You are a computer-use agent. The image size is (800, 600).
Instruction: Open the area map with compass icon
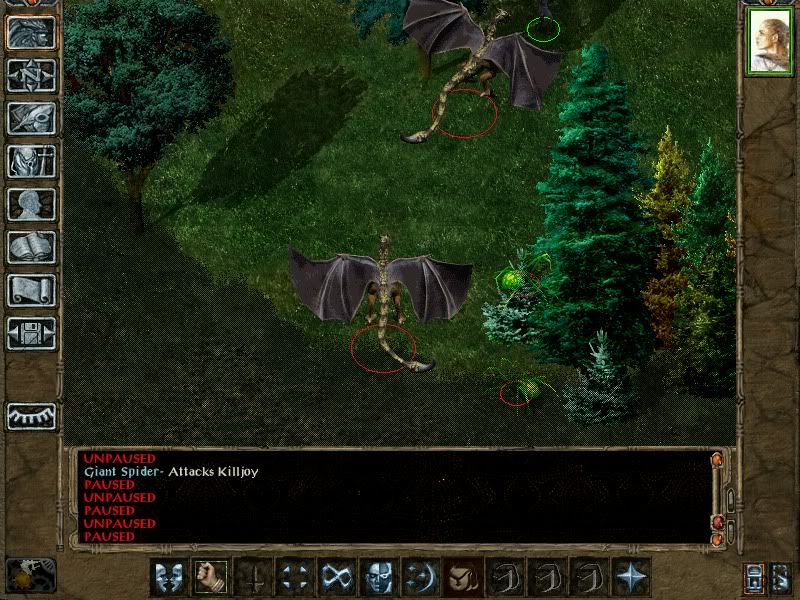[x=31, y=75]
